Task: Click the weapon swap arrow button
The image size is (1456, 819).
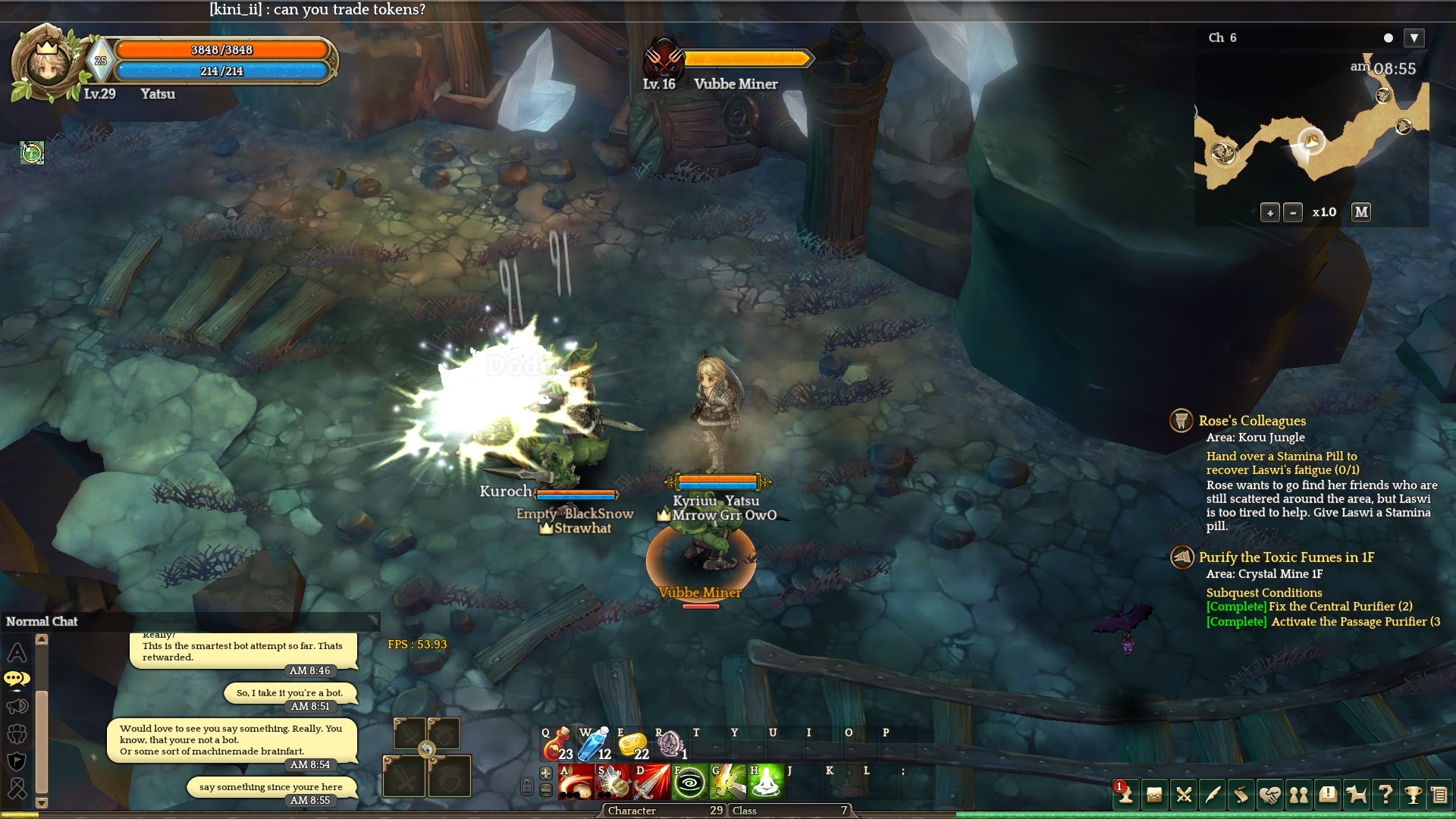Action: tap(427, 750)
